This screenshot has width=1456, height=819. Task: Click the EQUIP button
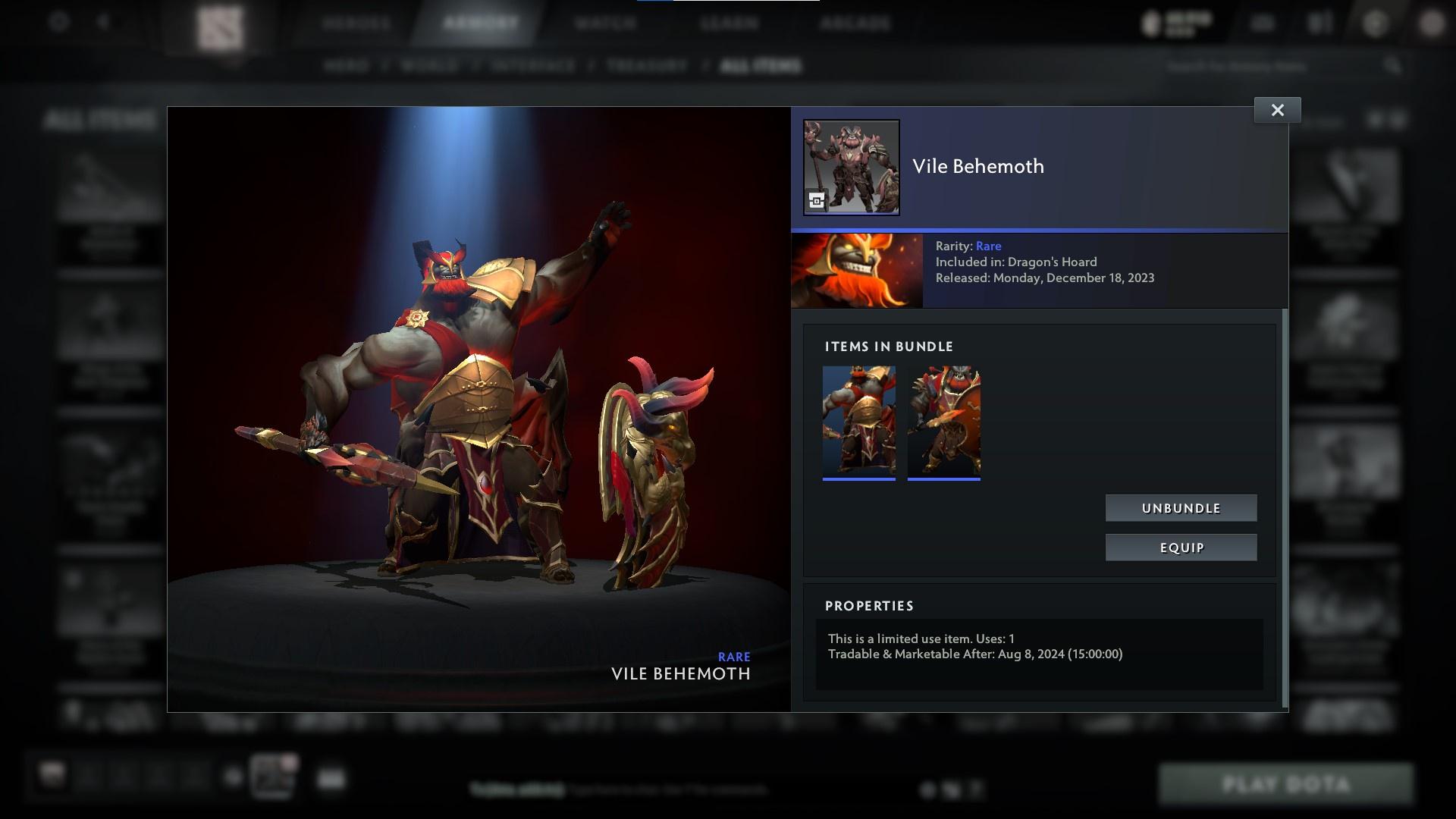coord(1181,547)
